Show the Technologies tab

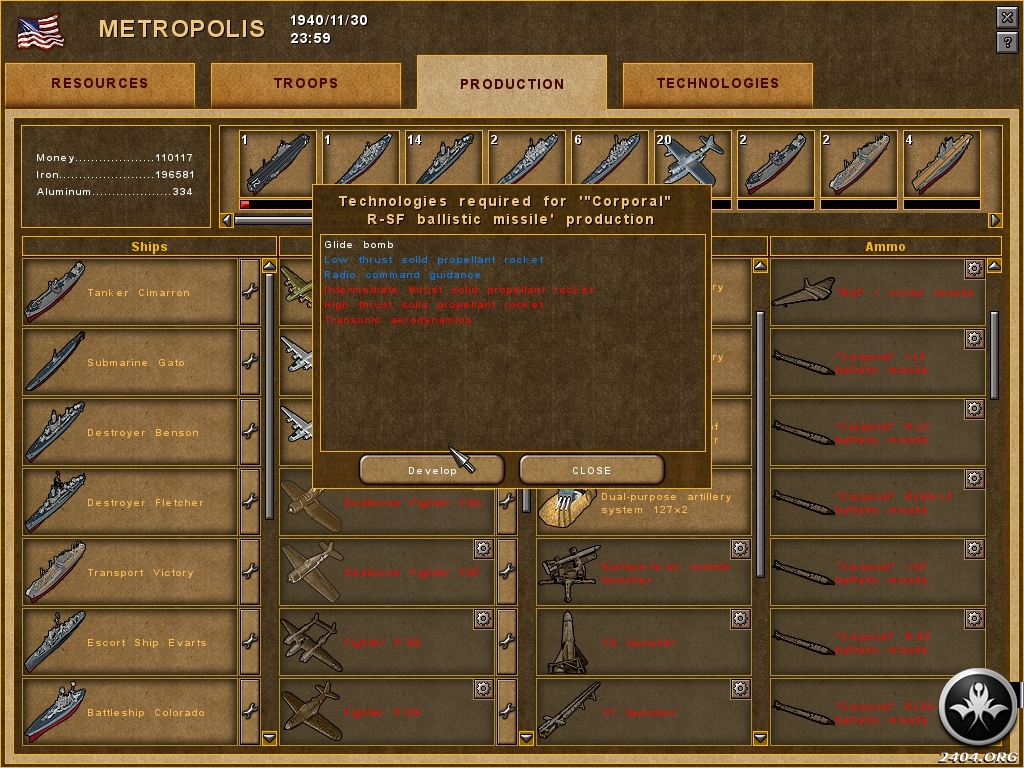pos(717,84)
